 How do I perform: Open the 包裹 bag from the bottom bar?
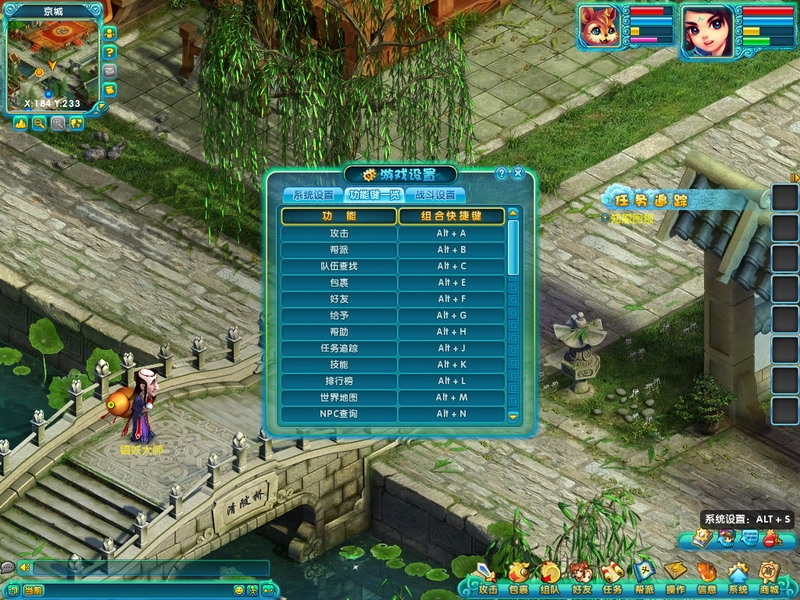(518, 574)
